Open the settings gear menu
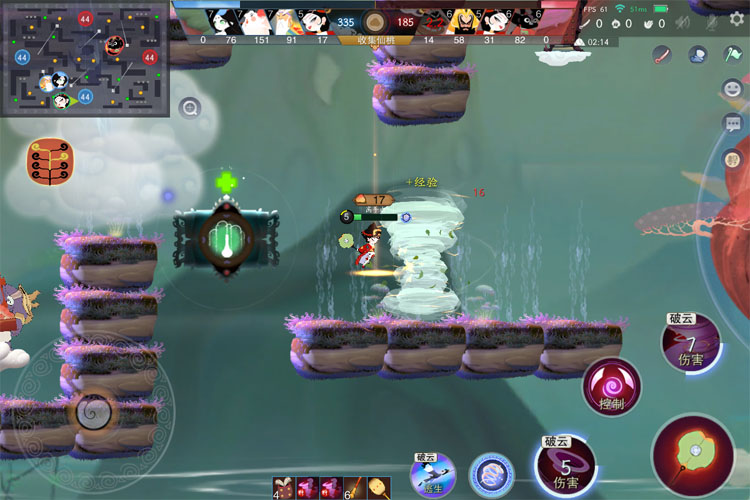The width and height of the screenshot is (750, 500). tap(737, 19)
